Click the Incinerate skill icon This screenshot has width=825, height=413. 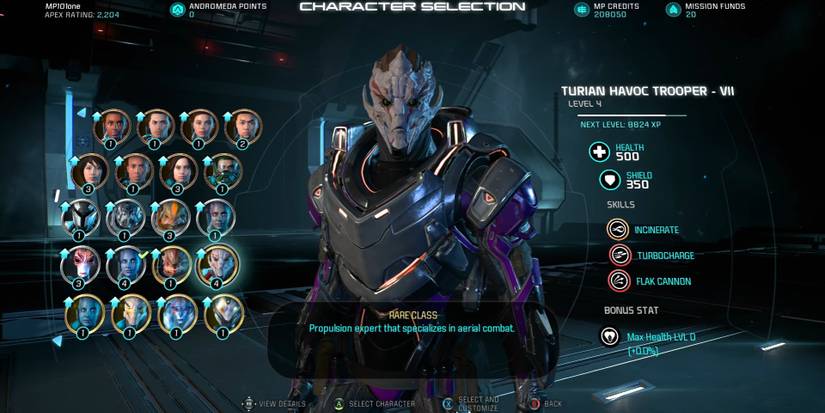click(618, 229)
